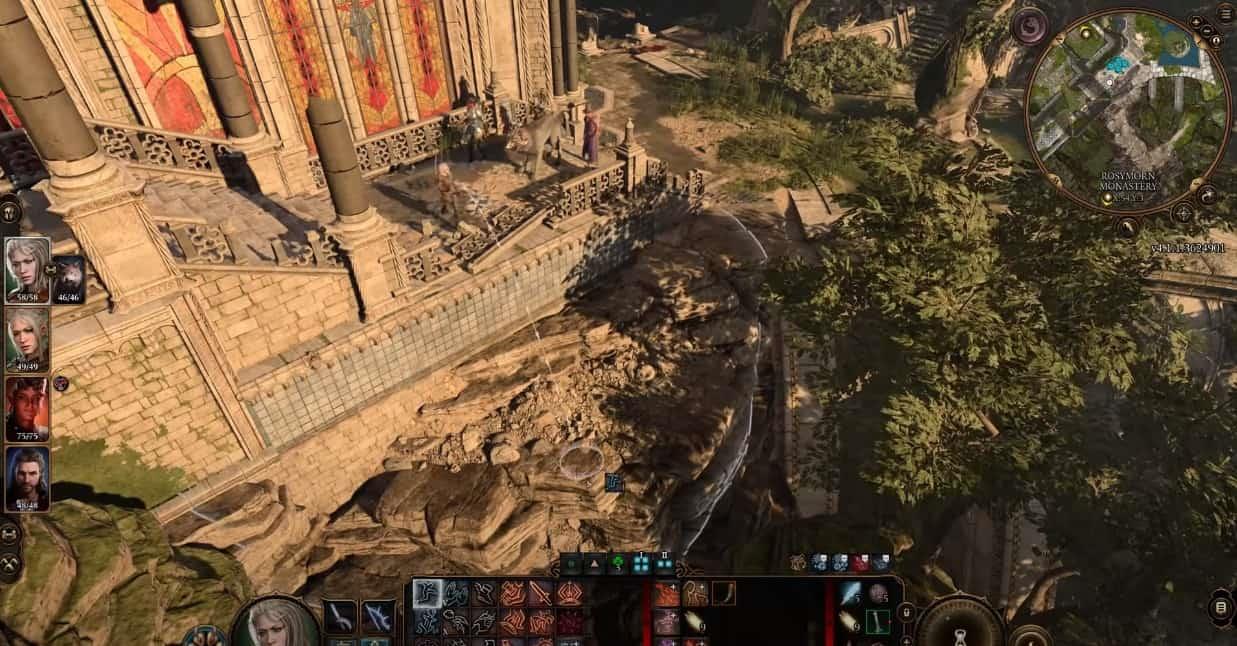Select the white-haired elf party portrait
The height and width of the screenshot is (646, 1237).
[27, 339]
